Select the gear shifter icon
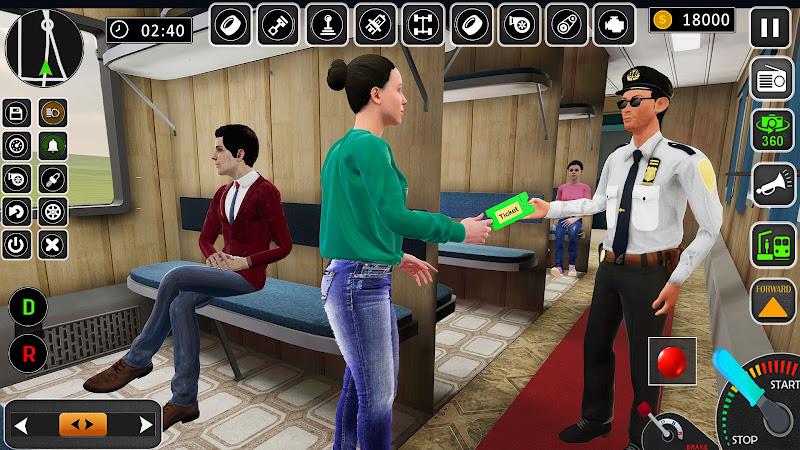 click(x=326, y=24)
